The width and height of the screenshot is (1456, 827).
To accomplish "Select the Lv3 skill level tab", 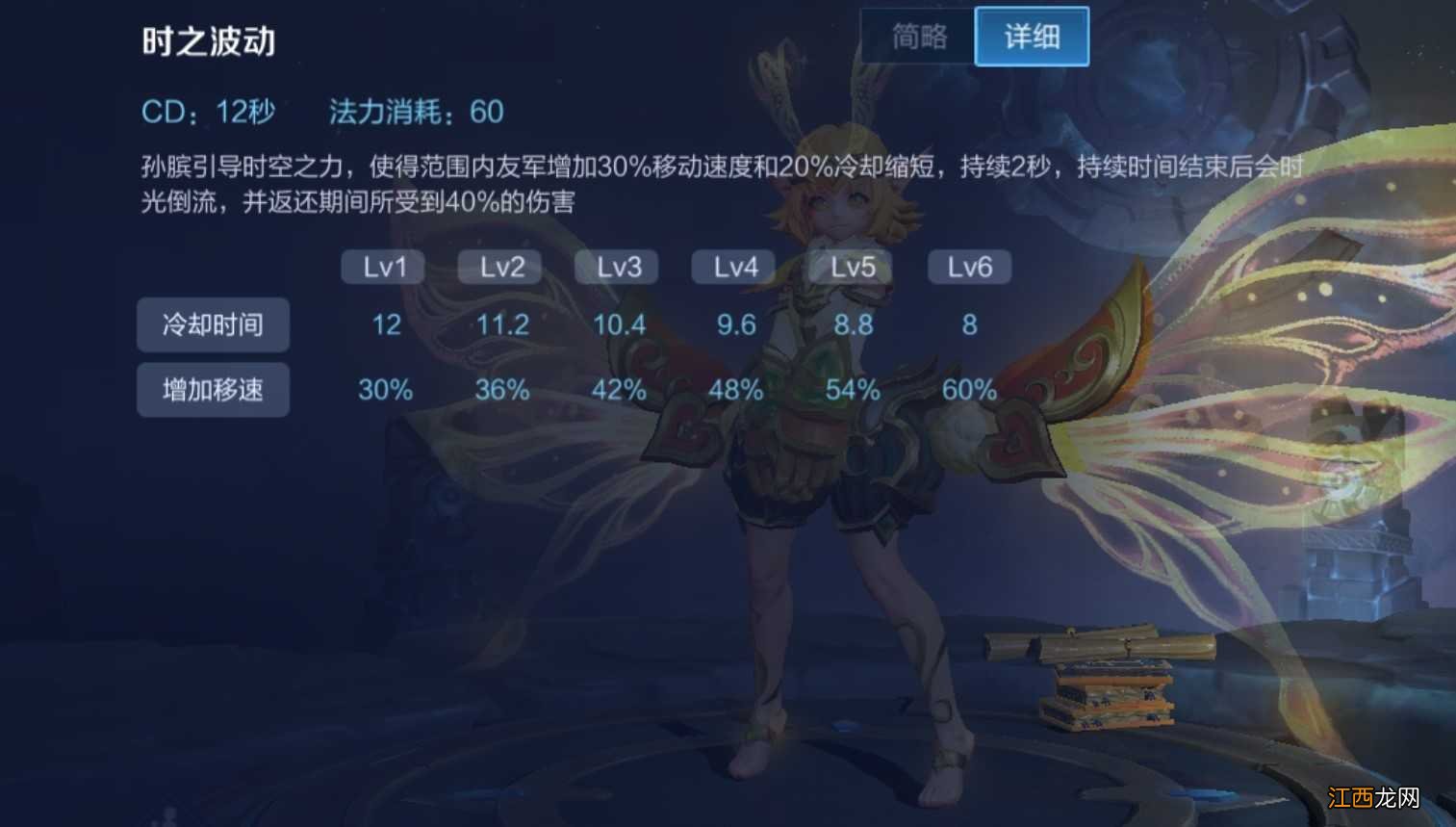I will [x=617, y=267].
